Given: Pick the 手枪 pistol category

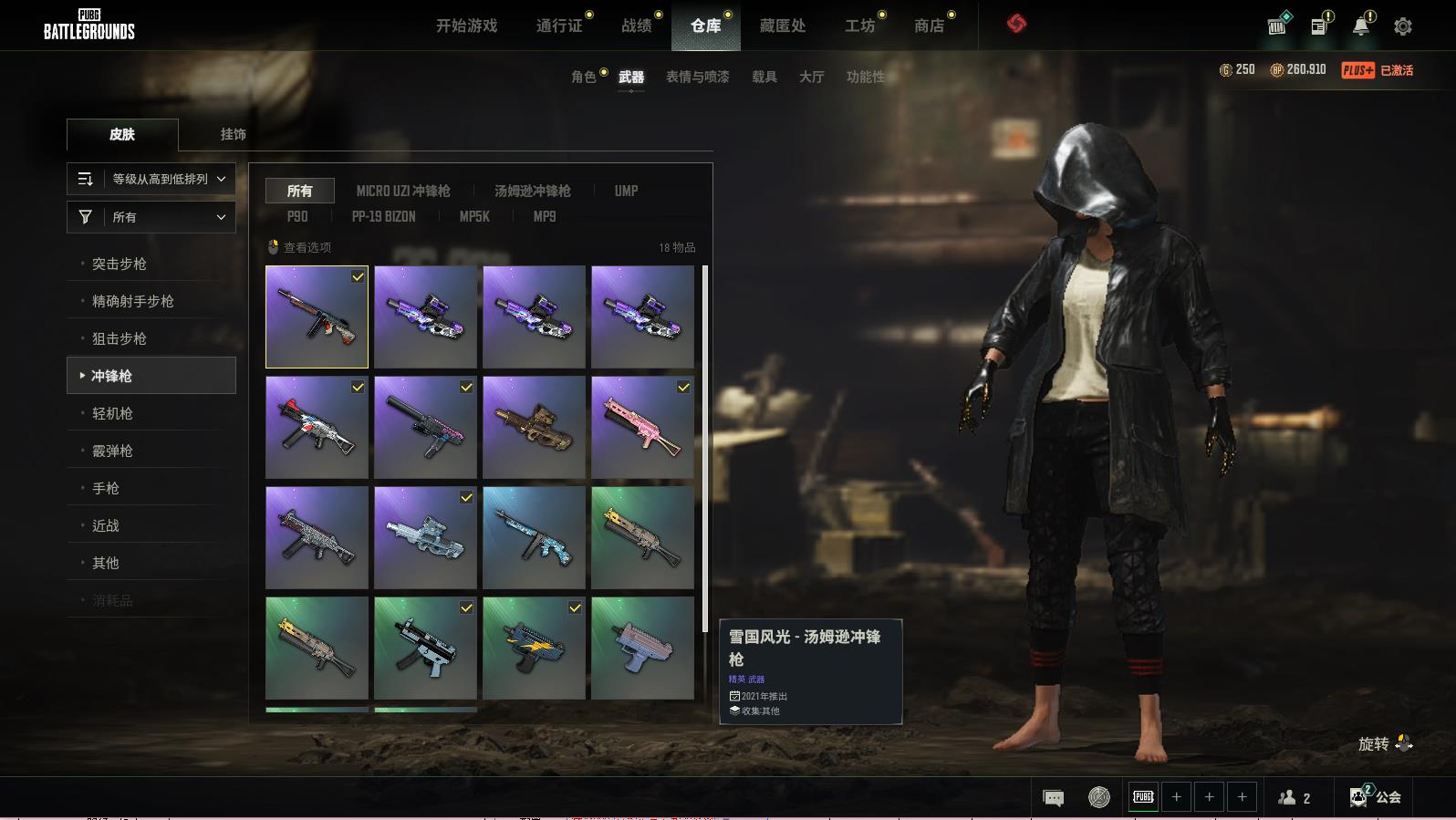Looking at the screenshot, I should coord(106,488).
